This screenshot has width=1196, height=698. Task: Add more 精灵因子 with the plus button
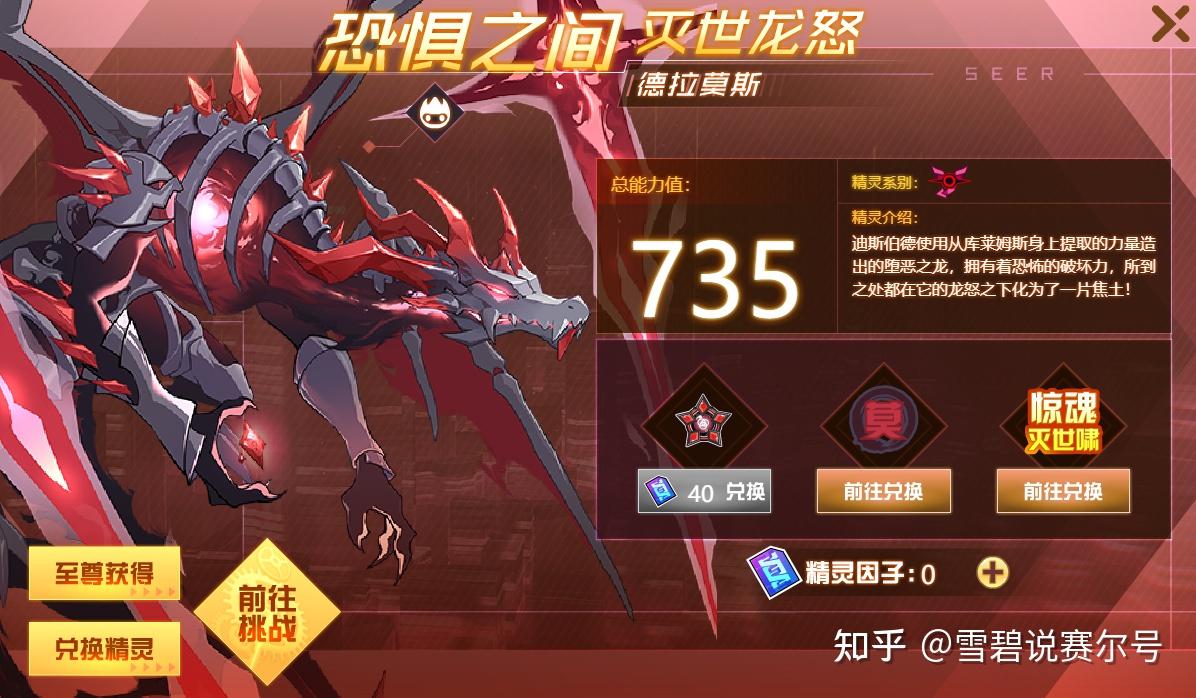coord(991,572)
